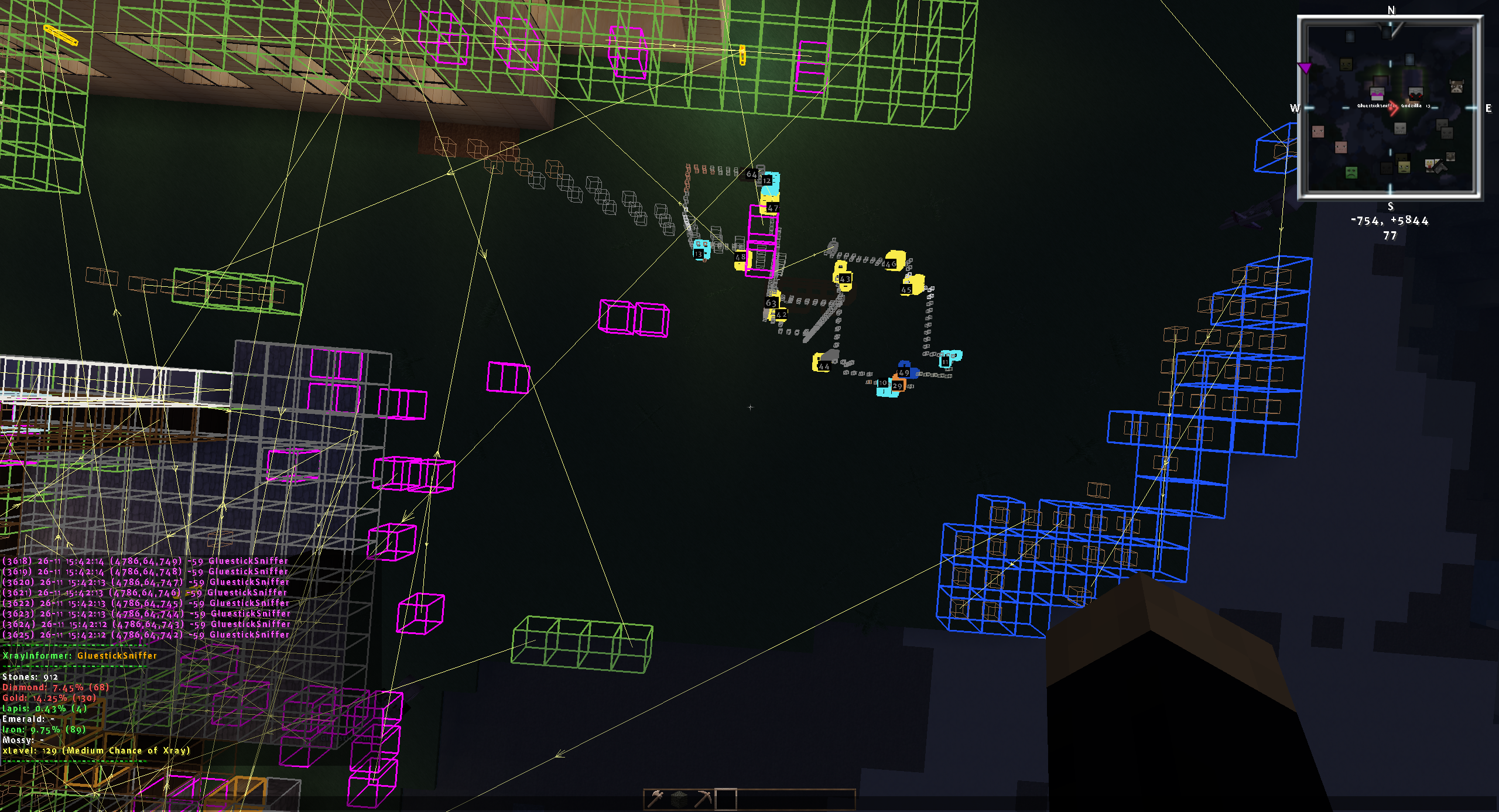Click the purple waypoint arrow on minimap

pos(1305,68)
